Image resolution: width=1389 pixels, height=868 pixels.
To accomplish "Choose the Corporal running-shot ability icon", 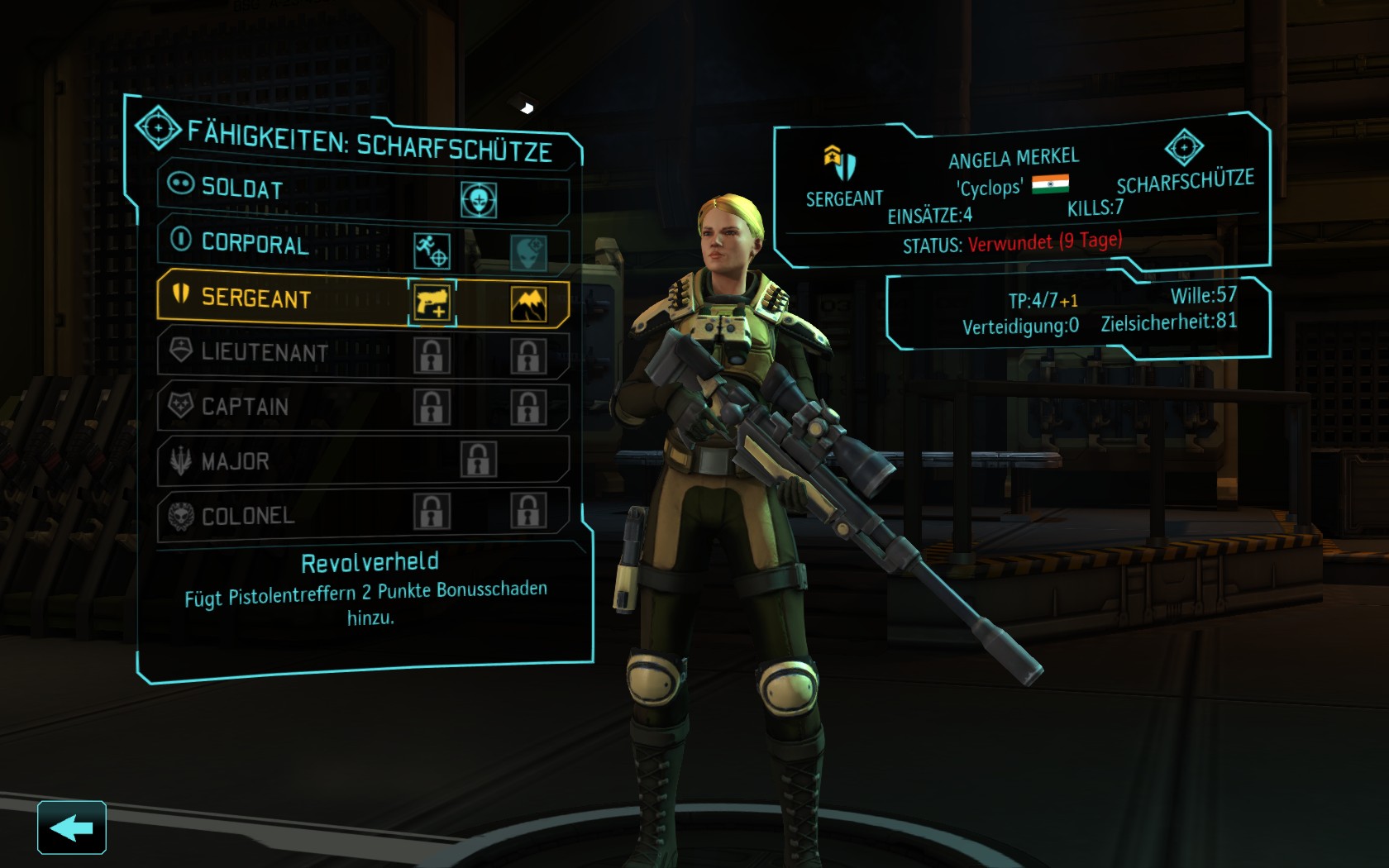I will coord(432,250).
